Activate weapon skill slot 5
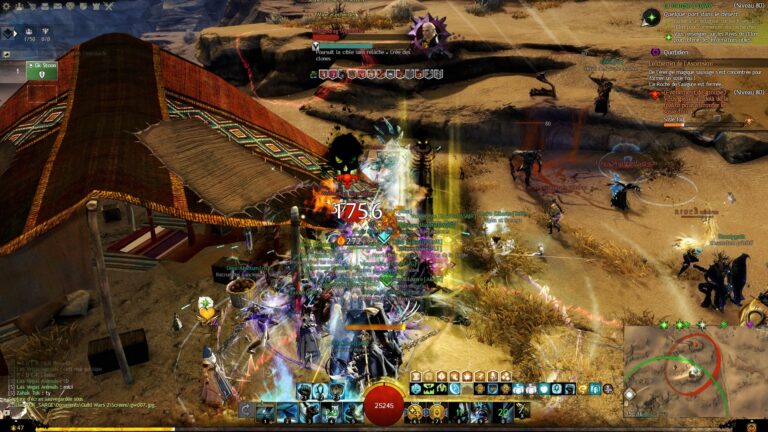 [352, 411]
